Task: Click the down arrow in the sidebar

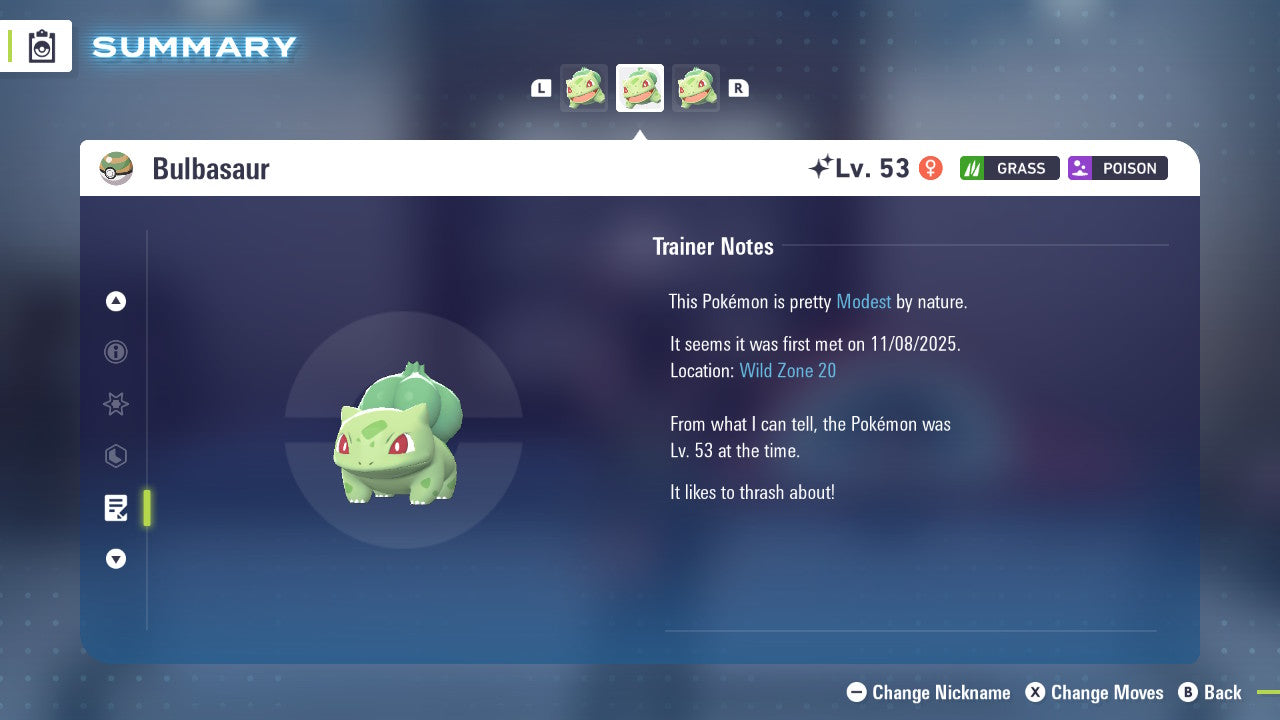Action: (115, 559)
